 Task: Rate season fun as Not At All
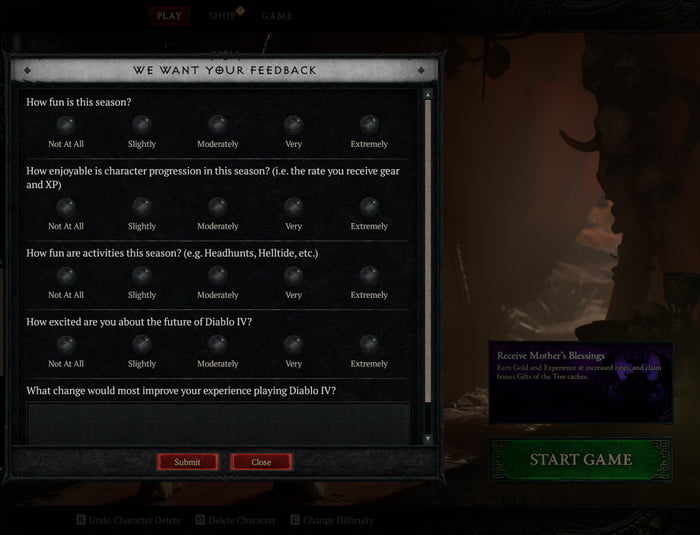66,125
